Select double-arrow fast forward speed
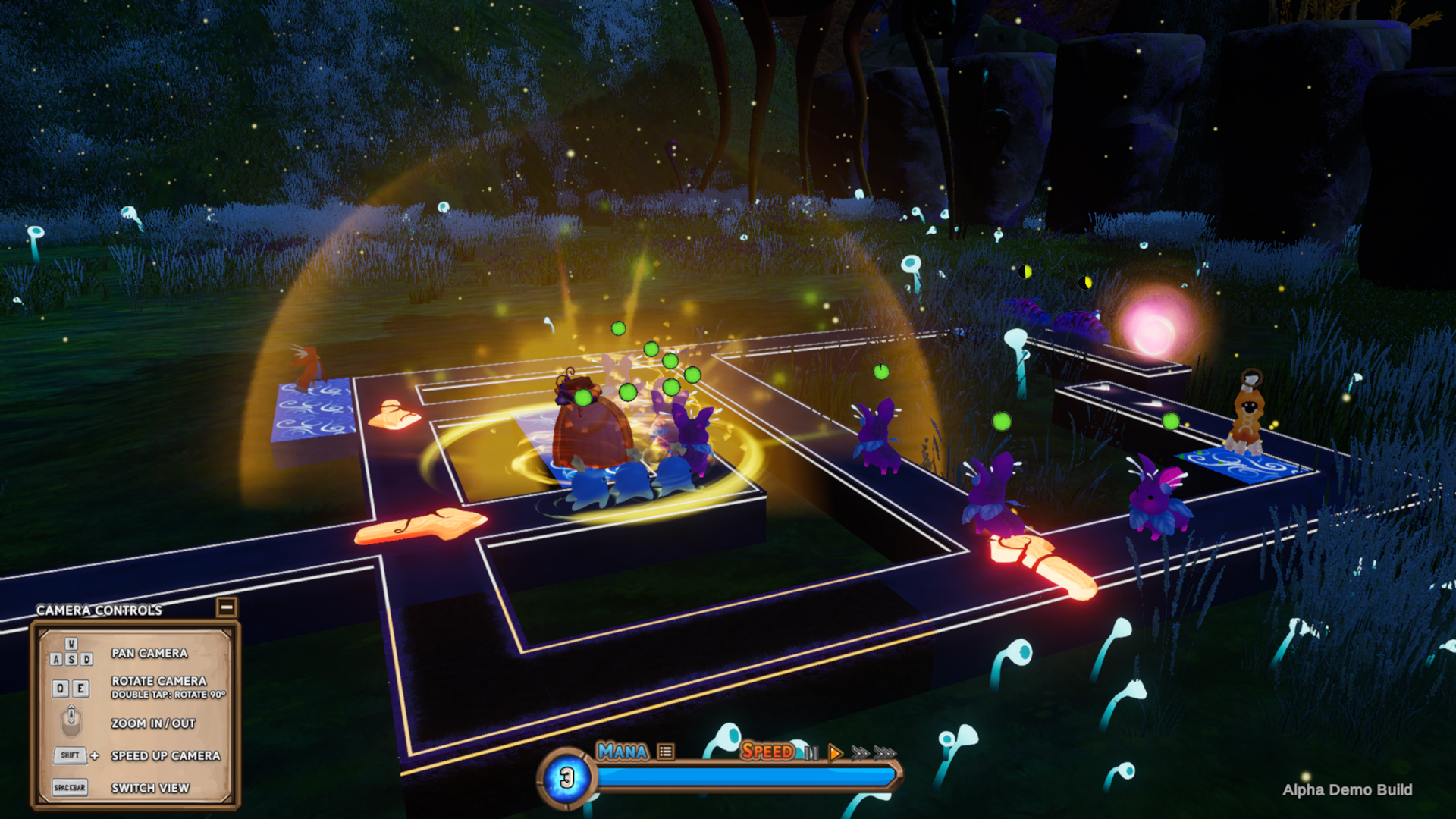 (860, 753)
